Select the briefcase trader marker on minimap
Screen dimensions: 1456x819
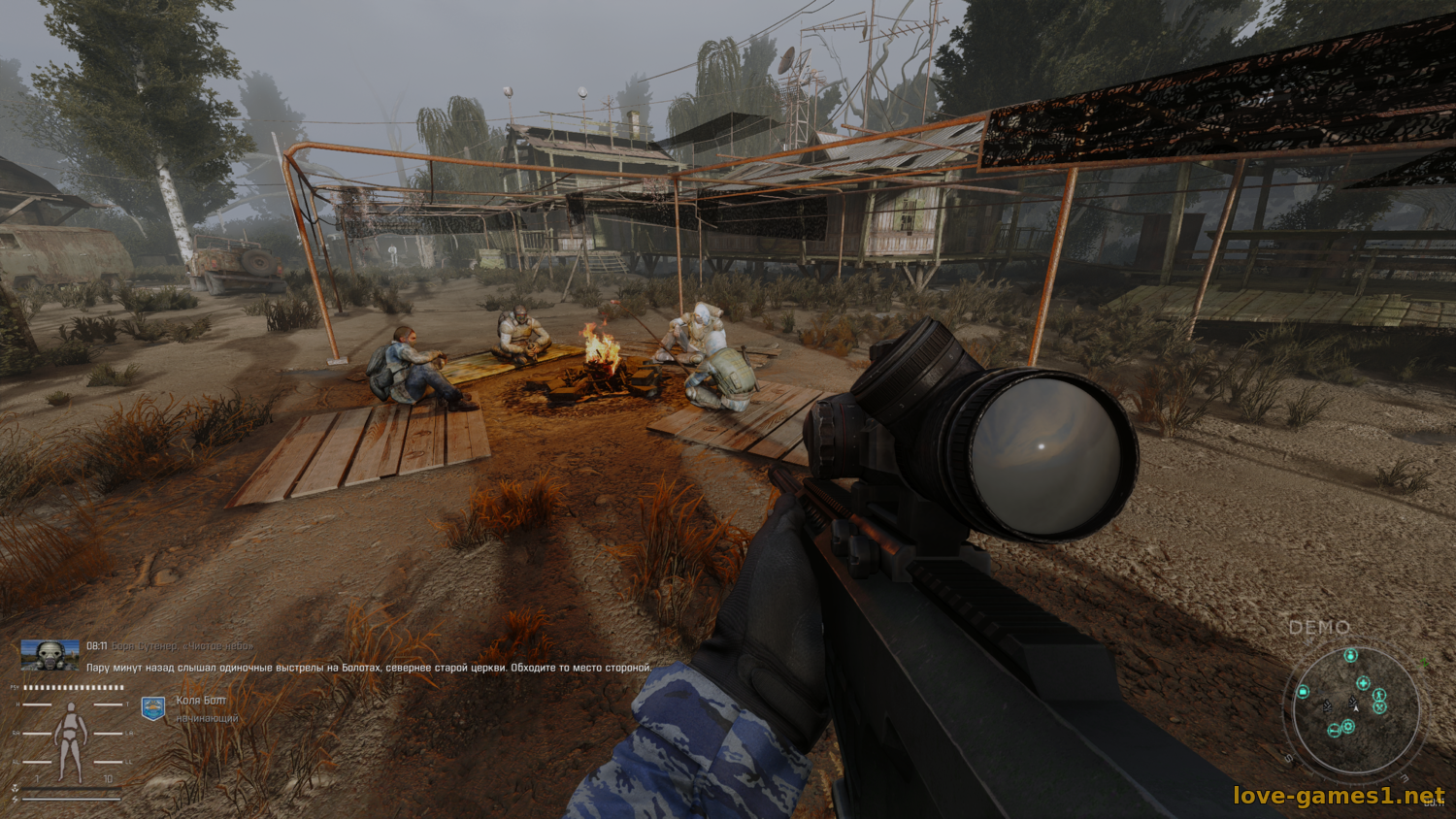(1303, 692)
